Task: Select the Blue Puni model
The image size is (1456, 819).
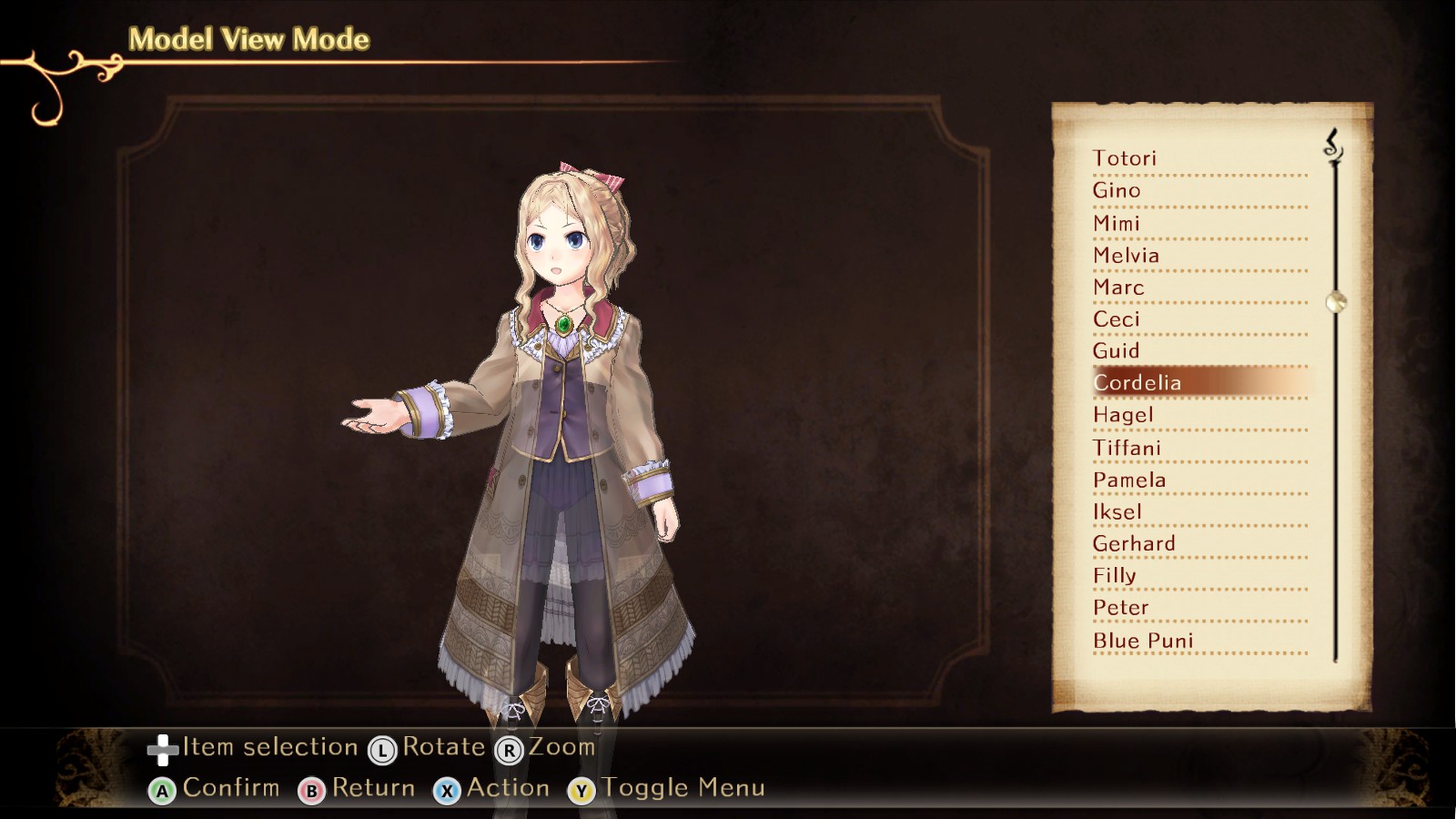Action: 1143,641
